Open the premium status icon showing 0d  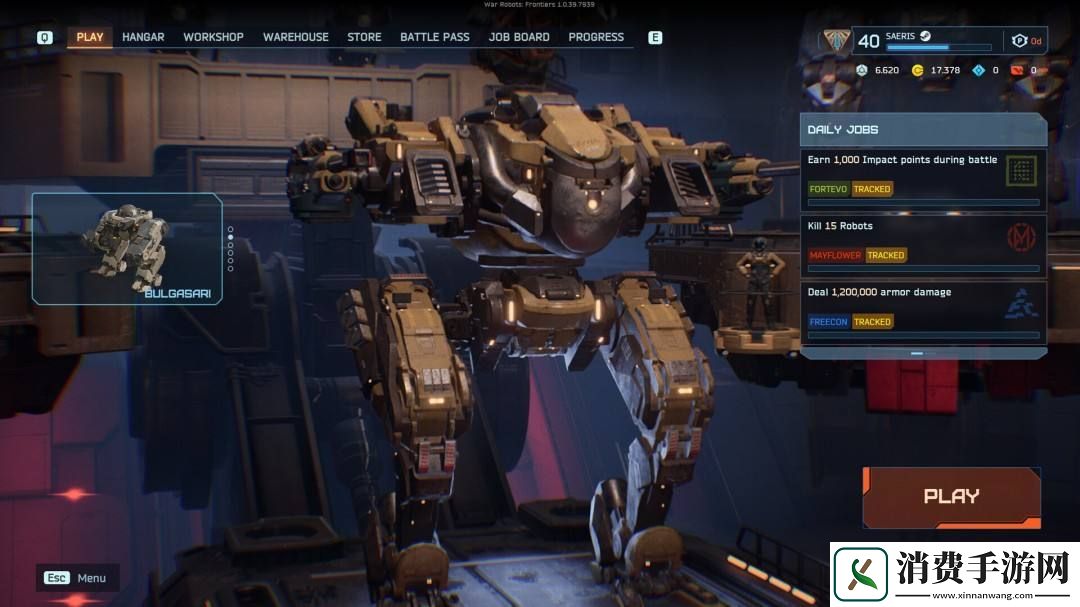click(1026, 41)
